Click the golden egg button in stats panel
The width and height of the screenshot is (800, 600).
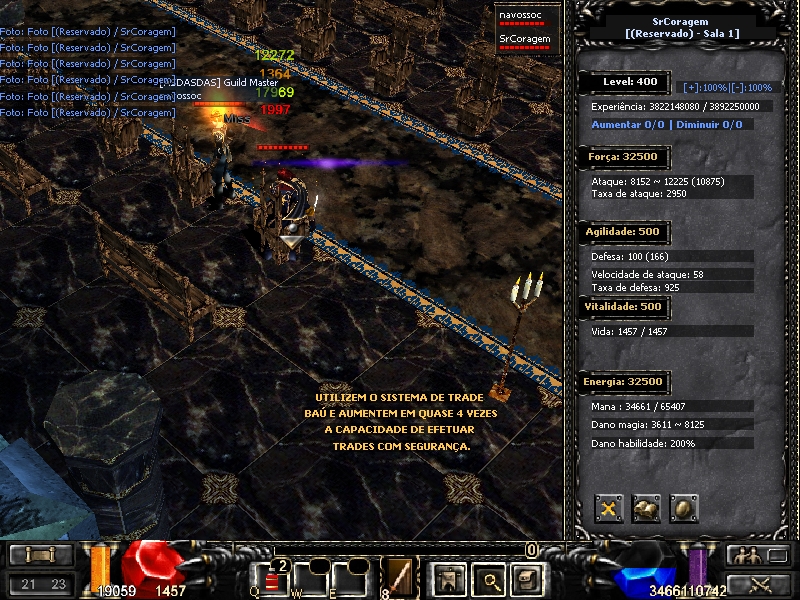(684, 508)
